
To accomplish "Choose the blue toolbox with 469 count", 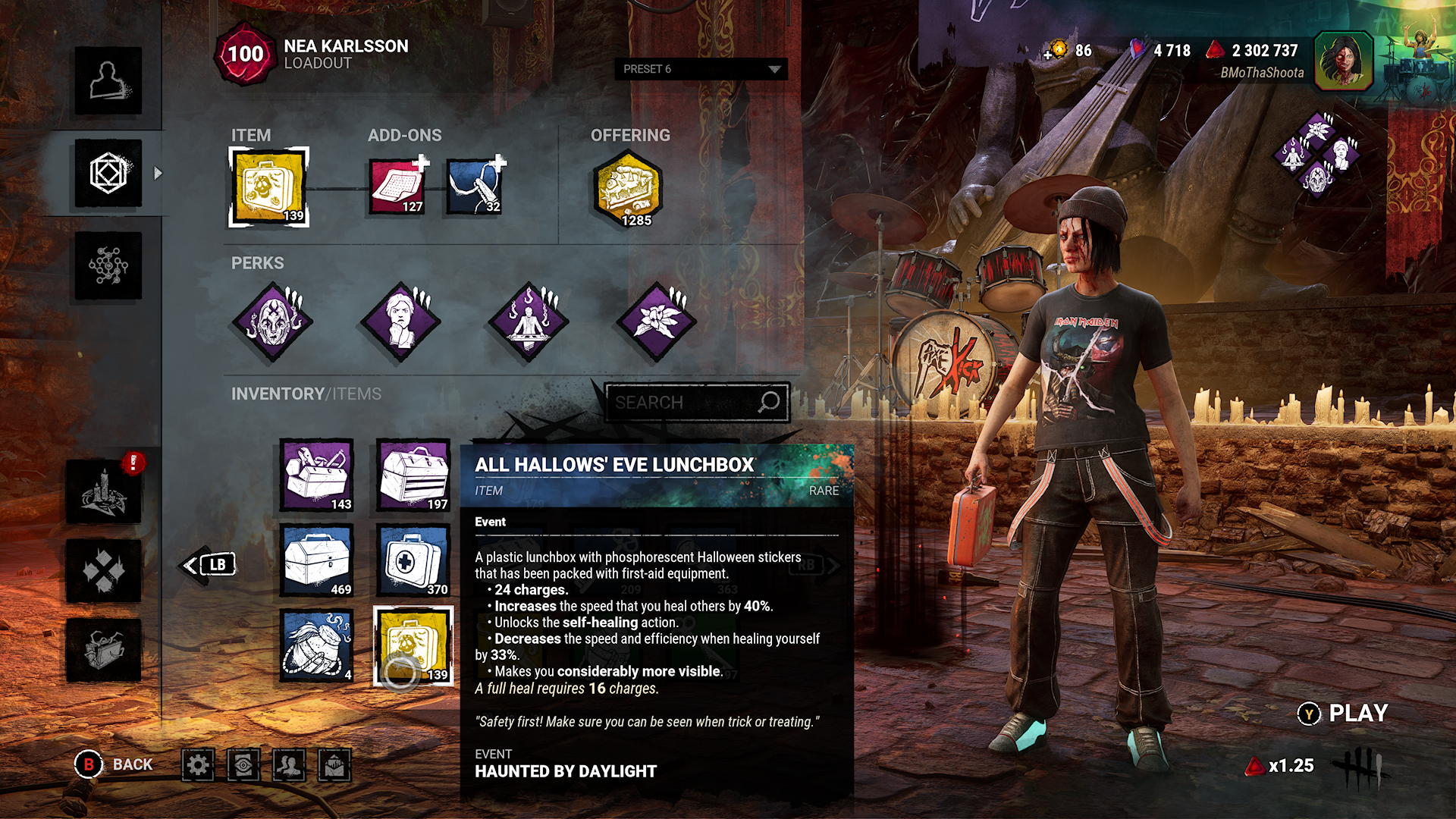I will click(317, 561).
